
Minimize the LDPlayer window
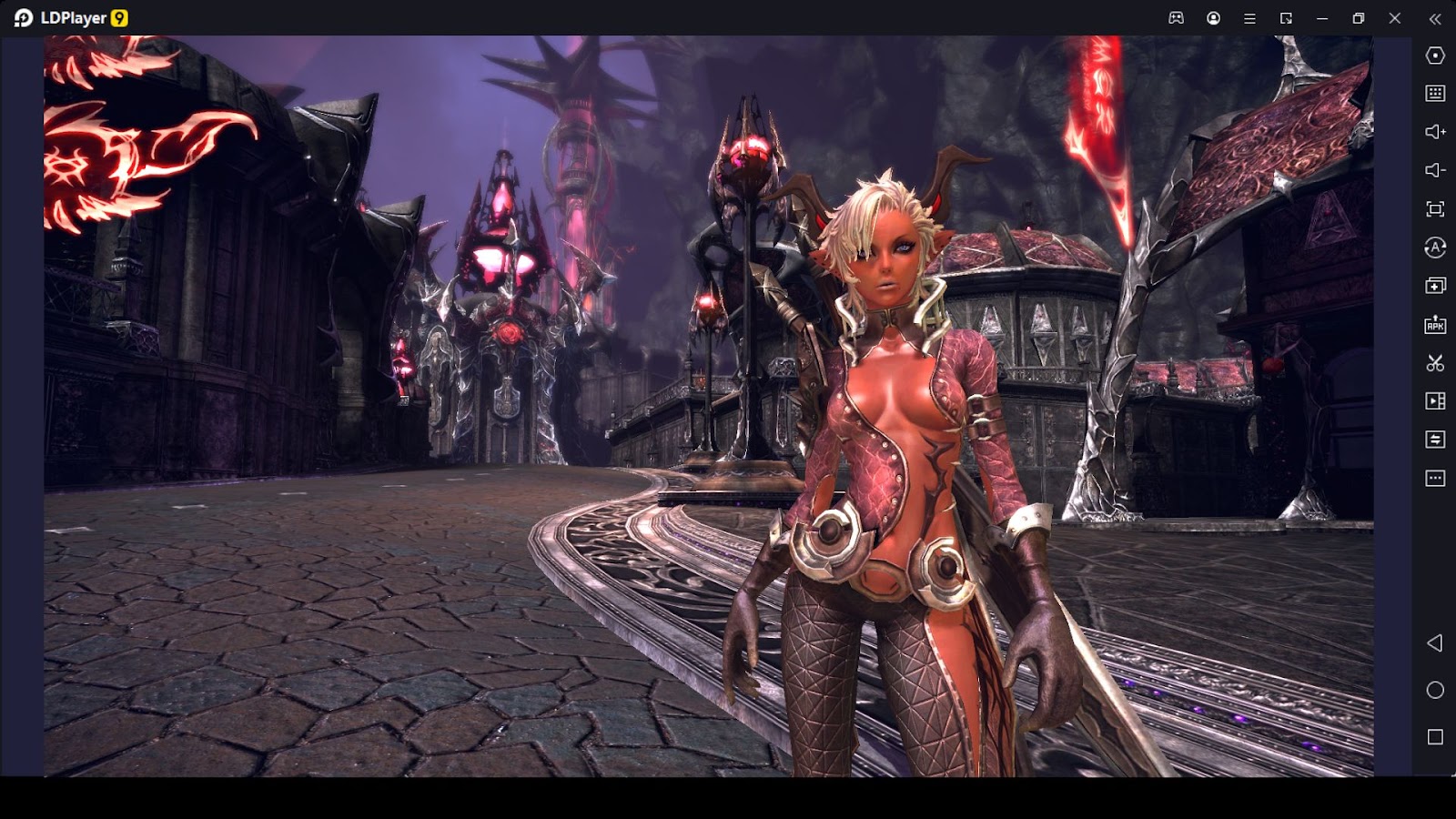[1322, 18]
